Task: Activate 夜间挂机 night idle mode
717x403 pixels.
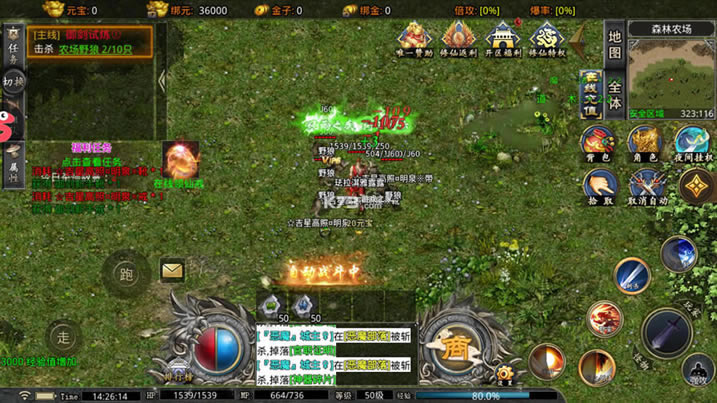Action: pyautogui.click(x=693, y=141)
